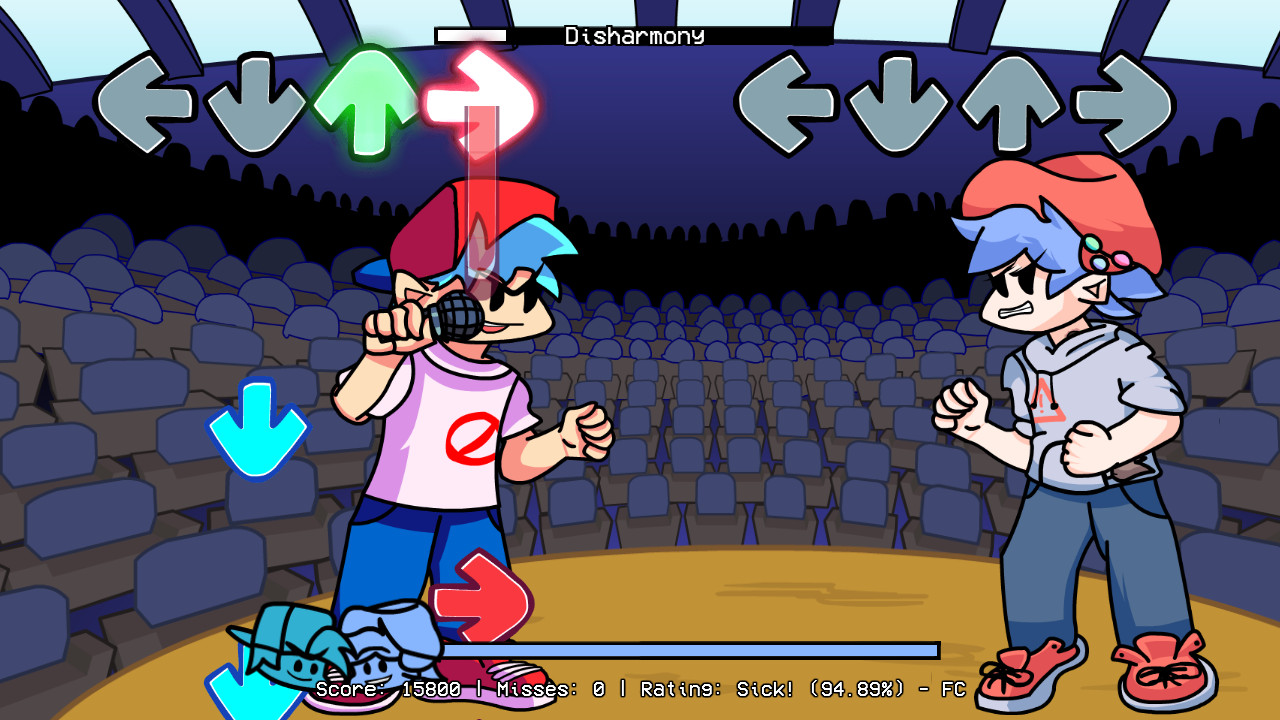Select the player's down arrow receptor

[x=256, y=100]
